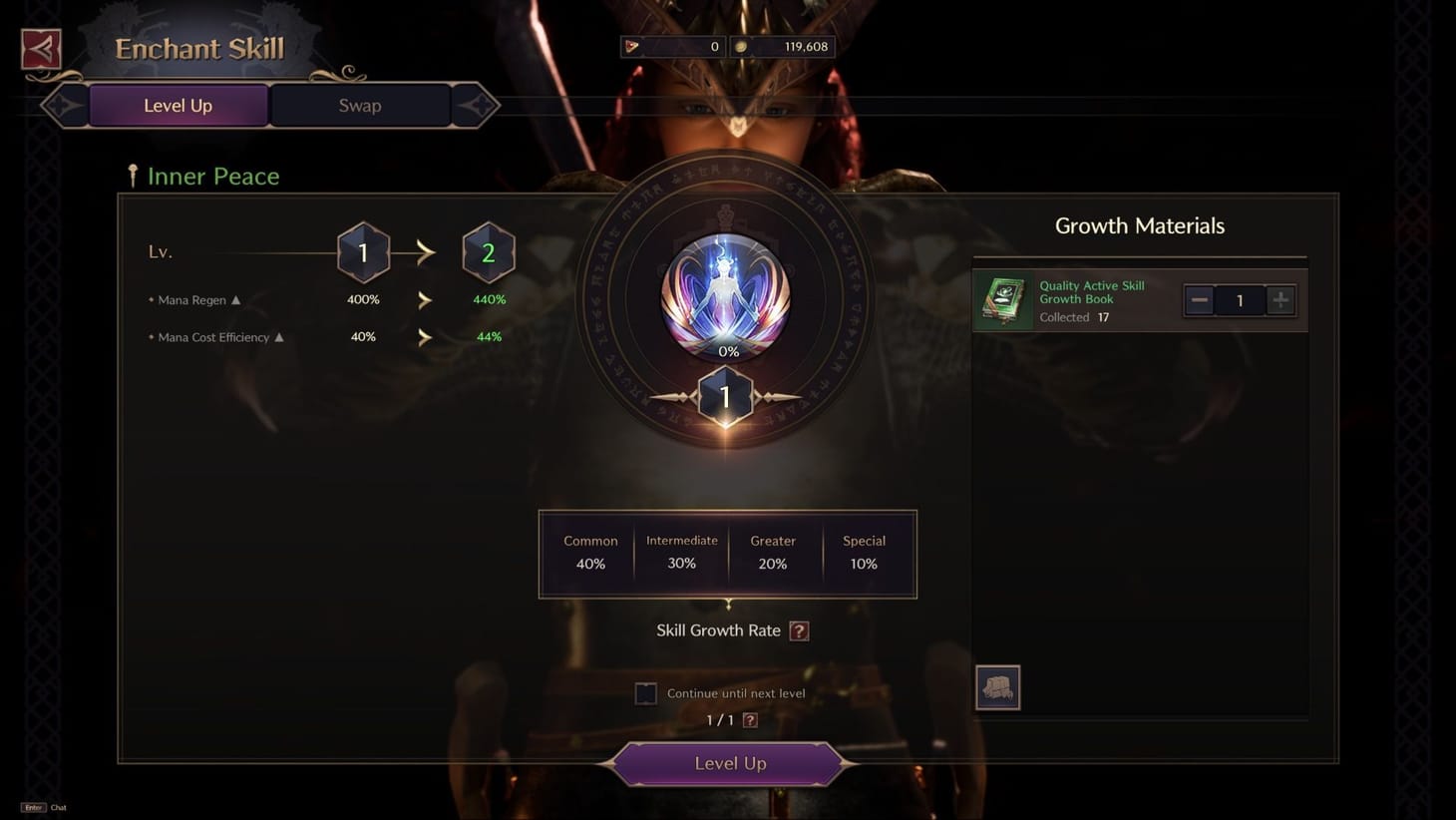
Task: Click the minus button to lower book quantity
Action: tap(1198, 299)
